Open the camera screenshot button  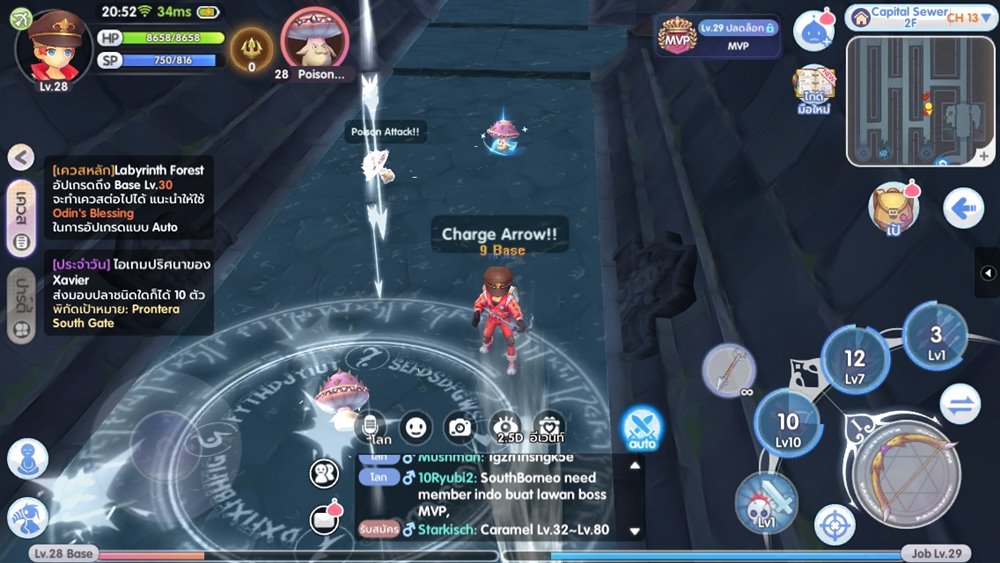point(459,427)
